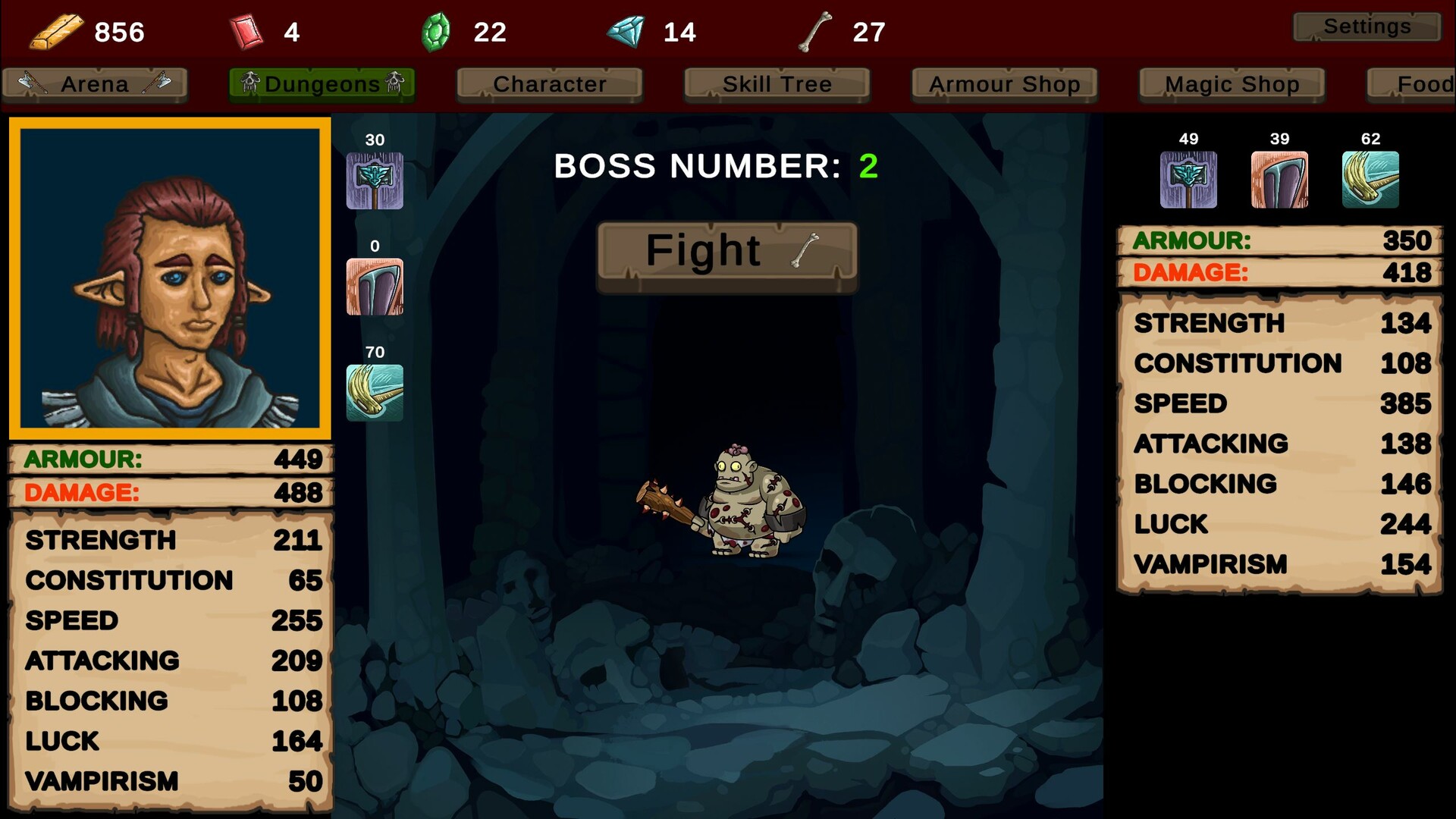The width and height of the screenshot is (1456, 819).
Task: Click the bone currency icon at top
Action: pyautogui.click(x=814, y=29)
